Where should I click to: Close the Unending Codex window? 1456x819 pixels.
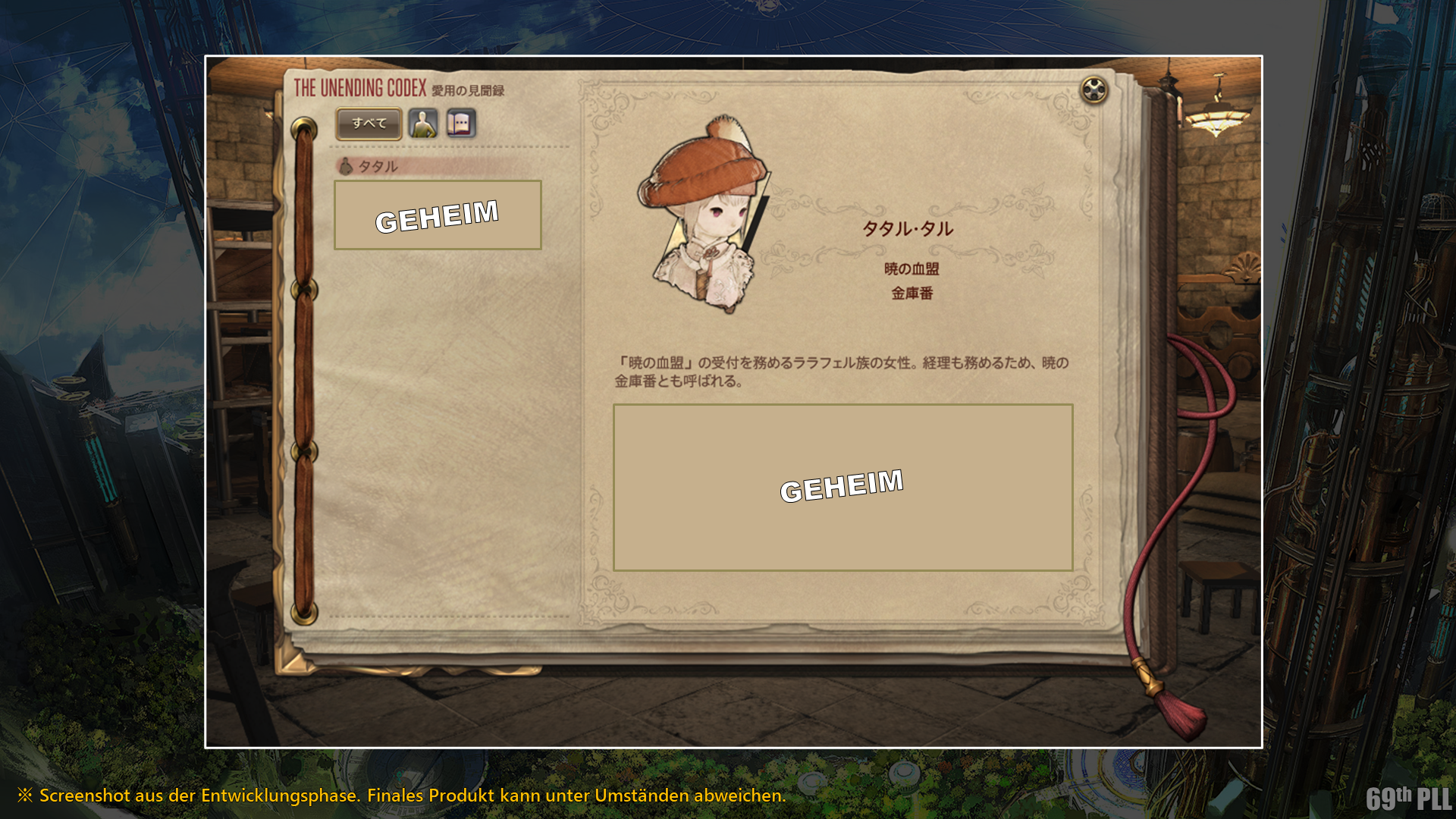click(x=1094, y=90)
